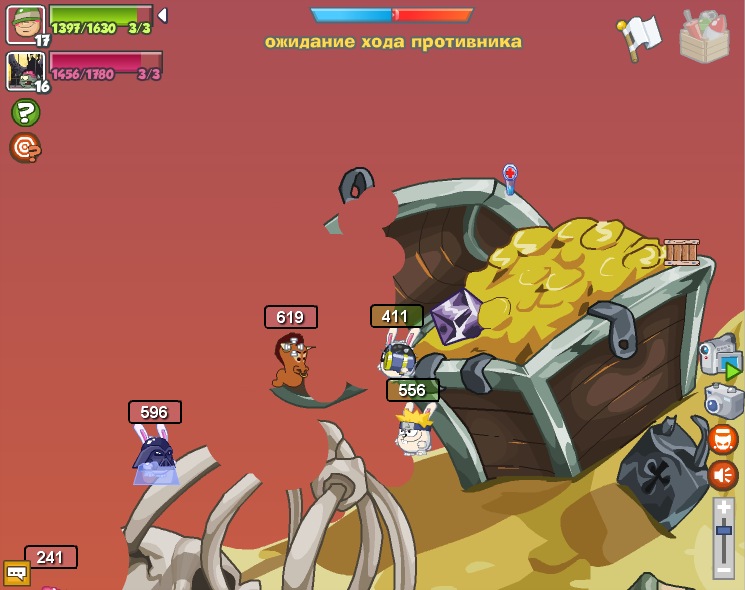Zoom out with the minus button
Viewport: 745px width, 590px height.
coord(723,569)
